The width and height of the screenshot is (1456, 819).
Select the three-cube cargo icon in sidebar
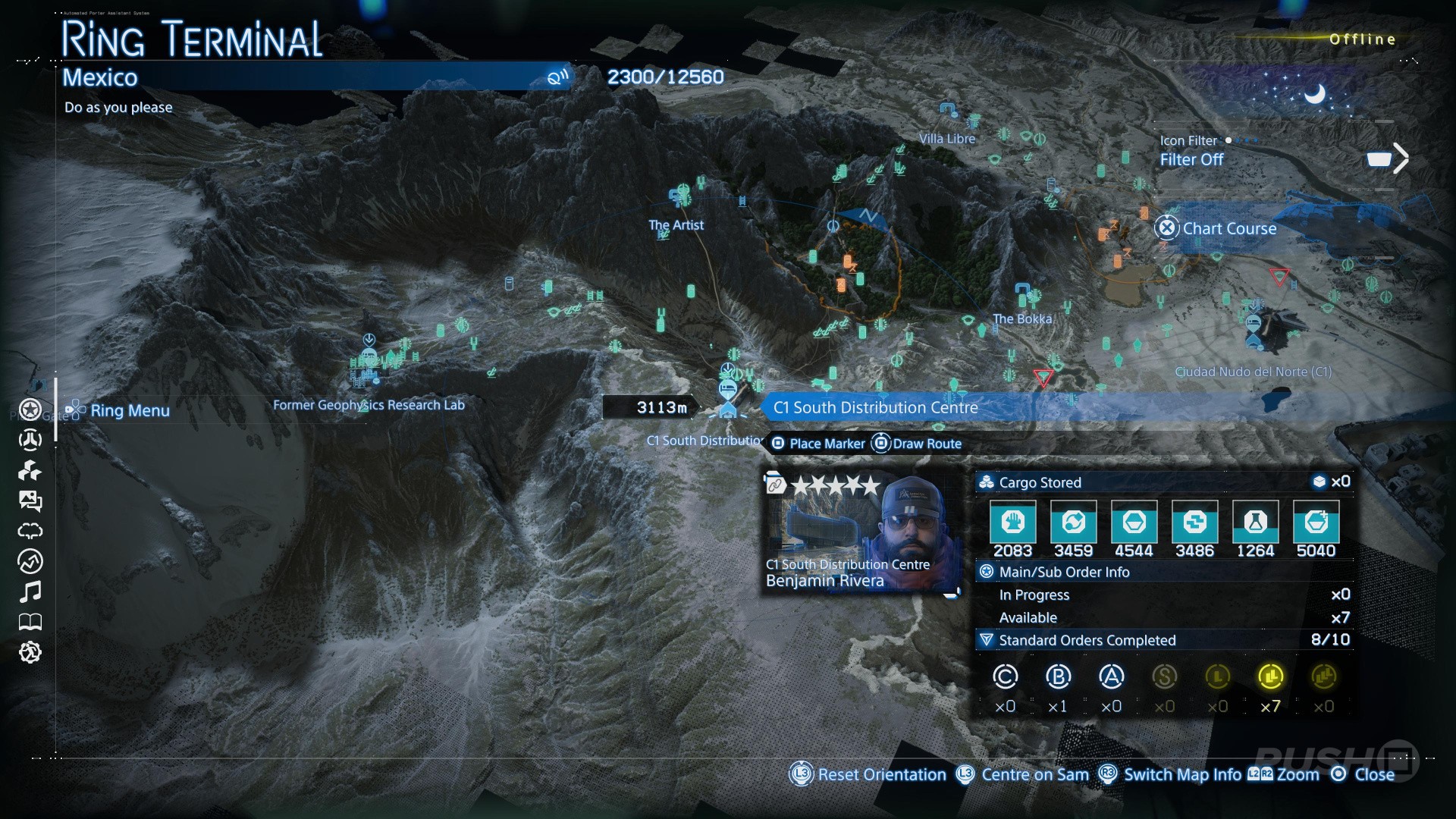click(x=30, y=471)
